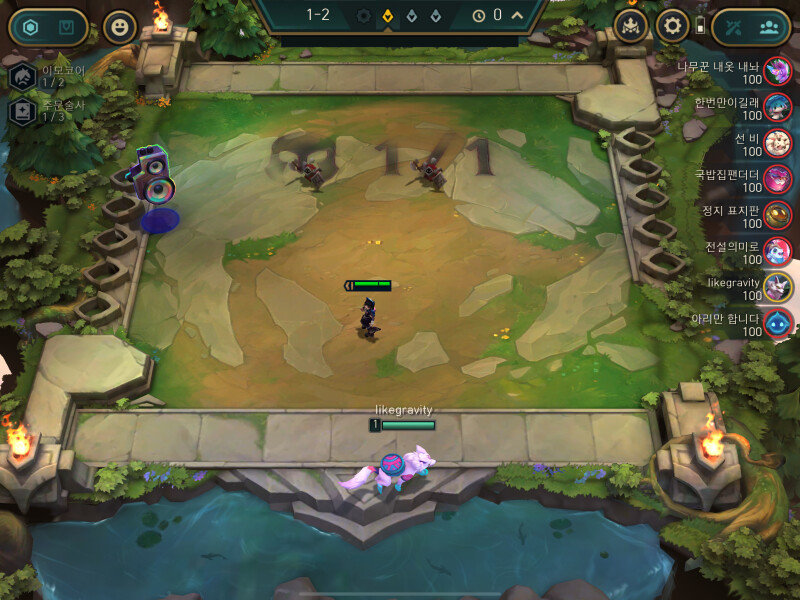Image resolution: width=800 pixels, height=600 pixels.
Task: Switch to the crossed swords combat view
Action: 734,27
